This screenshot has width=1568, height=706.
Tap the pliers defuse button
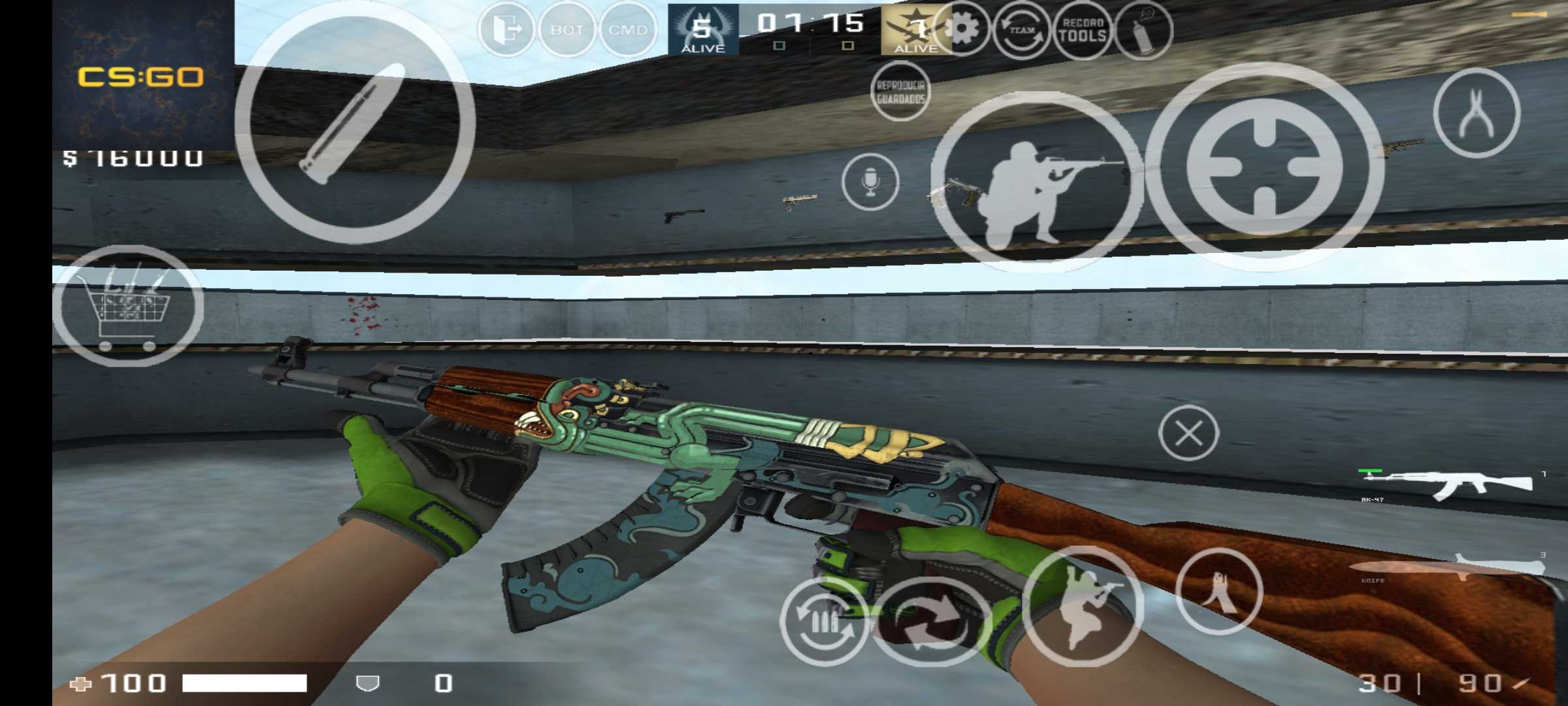pyautogui.click(x=1477, y=112)
